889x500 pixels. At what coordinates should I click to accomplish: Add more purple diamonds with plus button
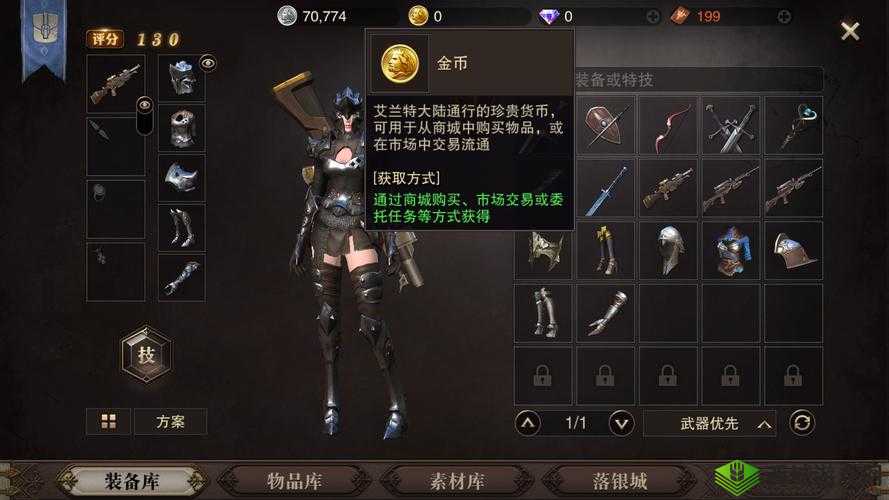pos(654,16)
